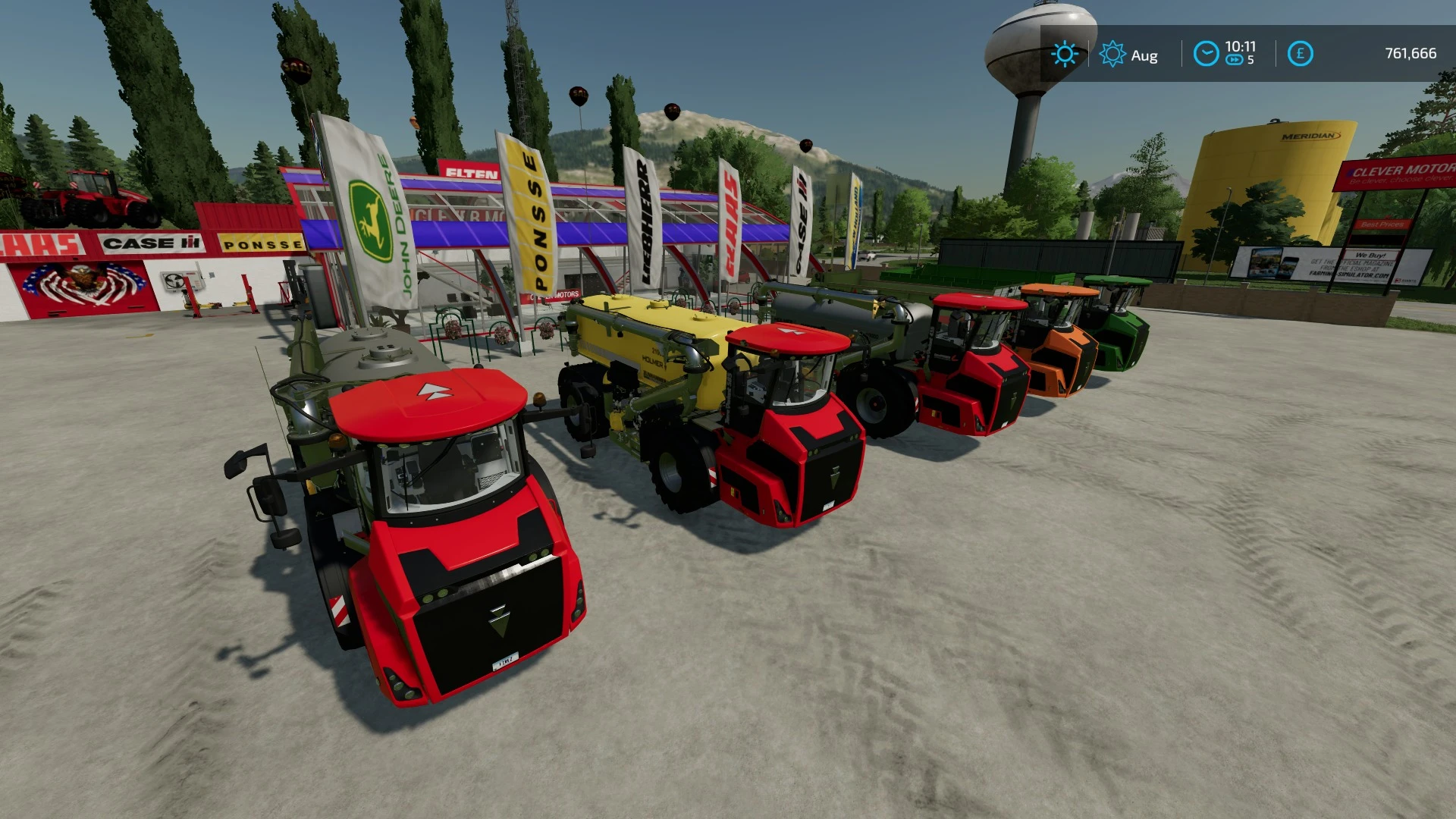Visit the farming-simulator.com billboard link
This screenshot has width=1456, height=819.
(x=1349, y=275)
